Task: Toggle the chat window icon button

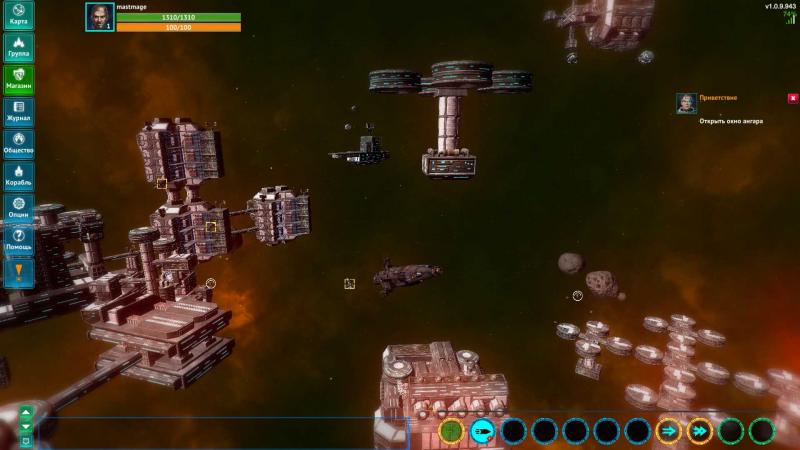Action: coord(26,440)
